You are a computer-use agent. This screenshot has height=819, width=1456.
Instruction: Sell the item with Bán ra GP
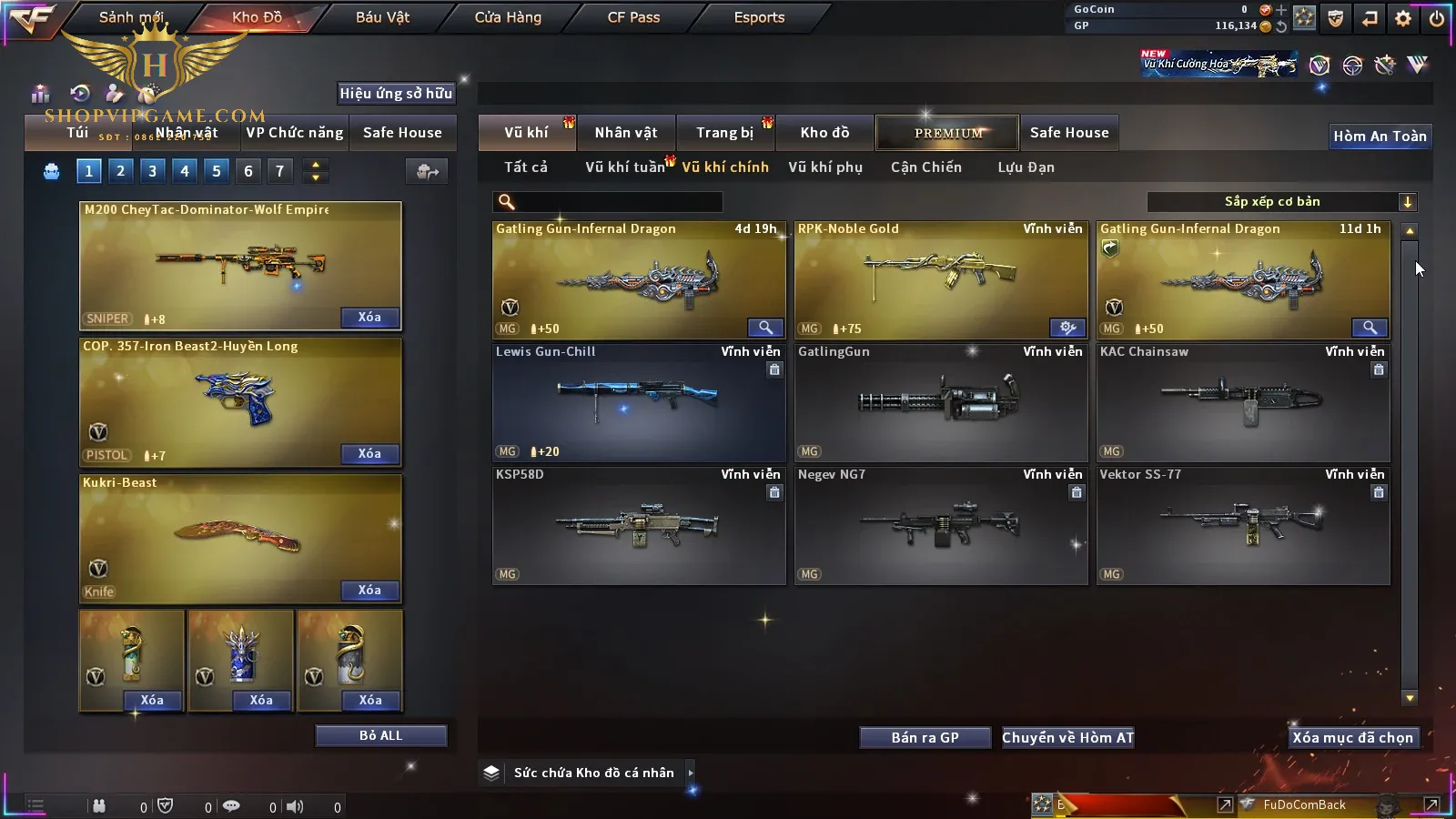(x=925, y=738)
